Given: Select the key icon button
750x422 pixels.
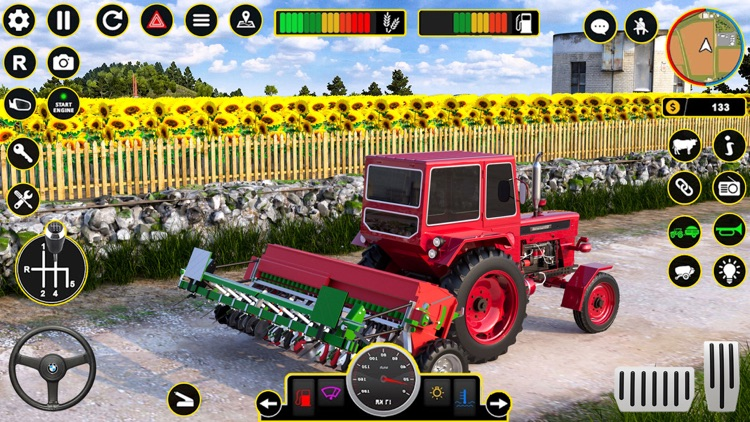Looking at the screenshot, I should [x=22, y=153].
